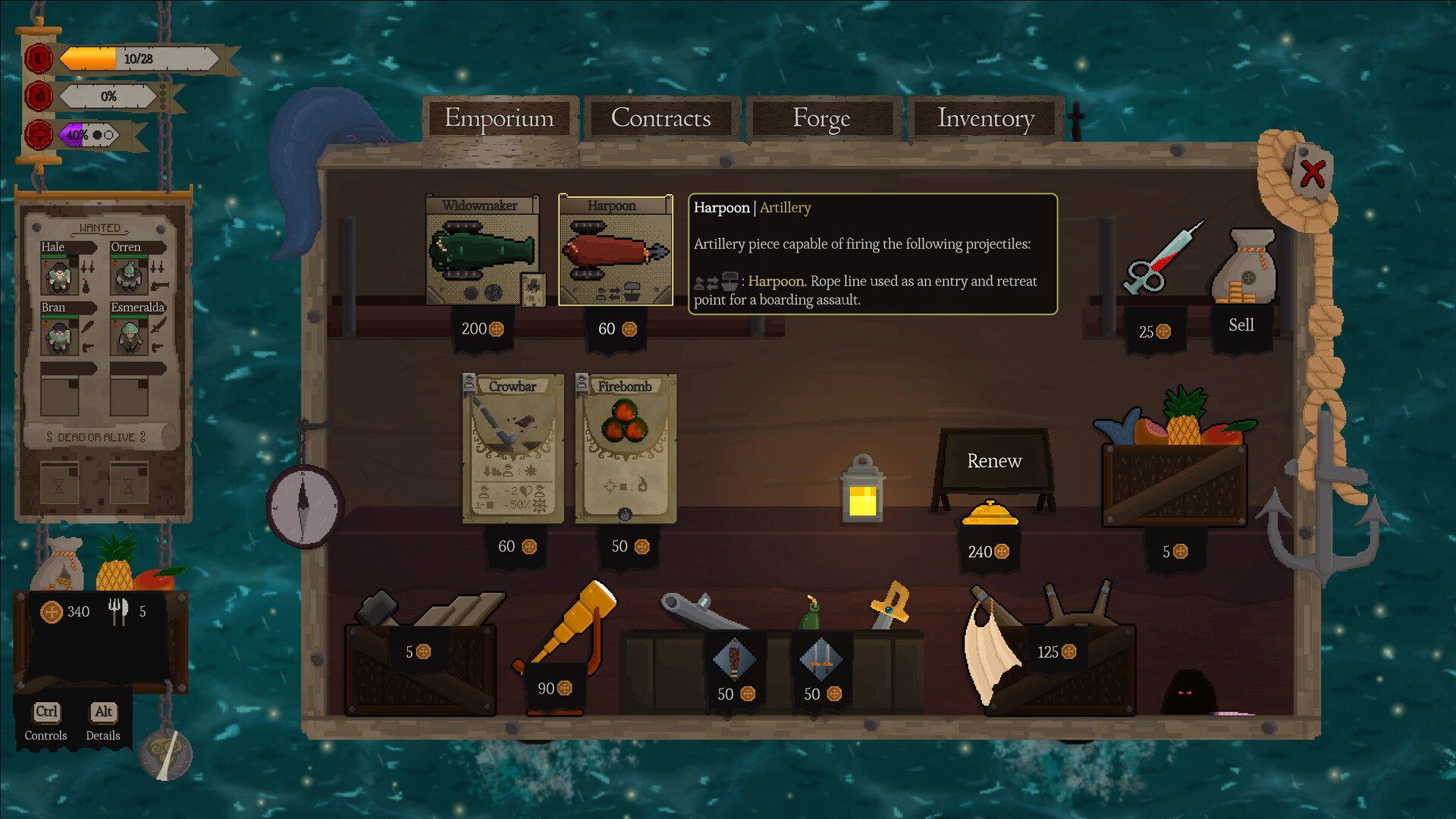Screen dimensions: 1456x819
Task: Close the shop with the red X
Action: click(1312, 174)
